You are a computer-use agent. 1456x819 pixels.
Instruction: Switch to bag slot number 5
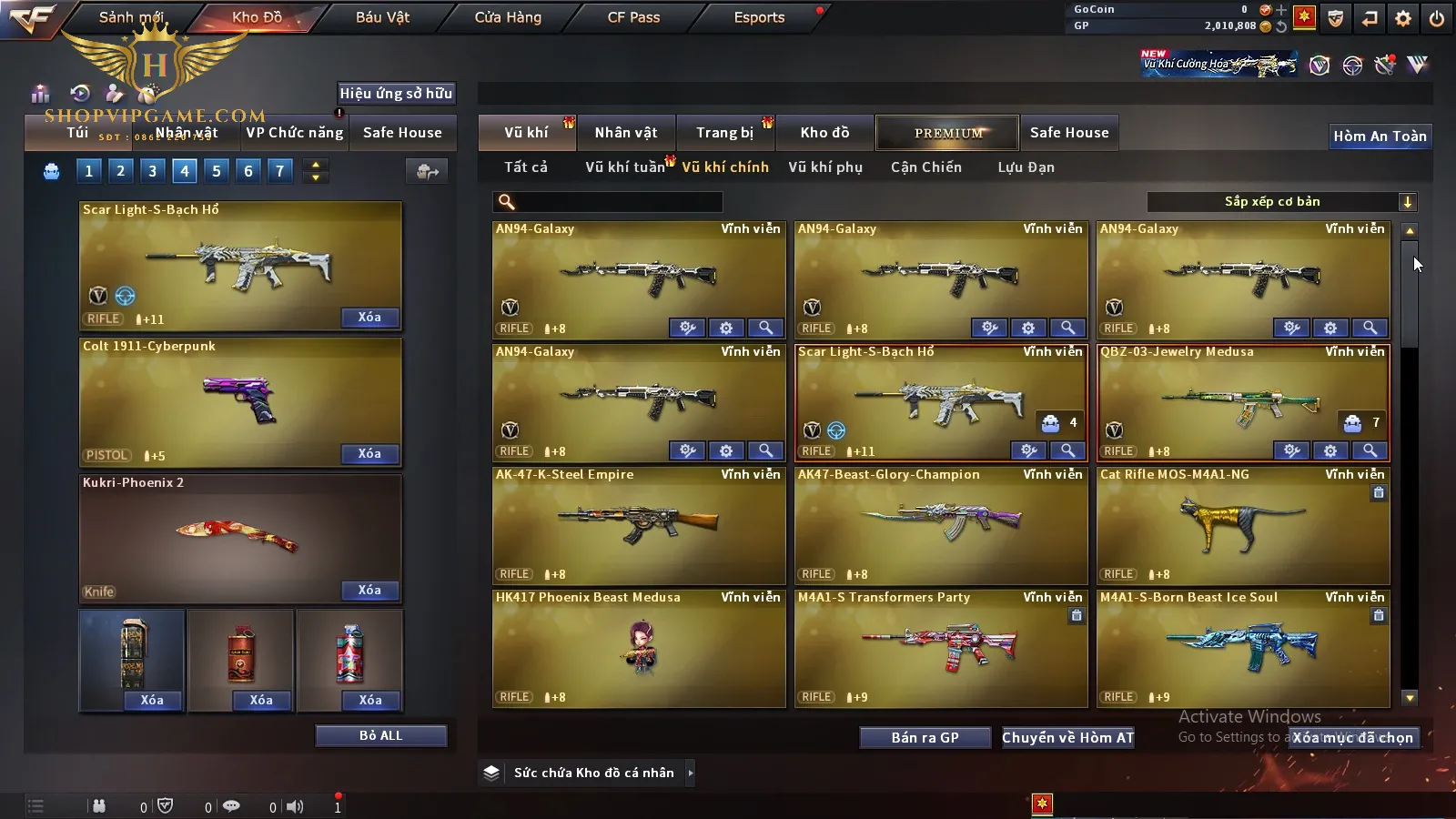(217, 170)
